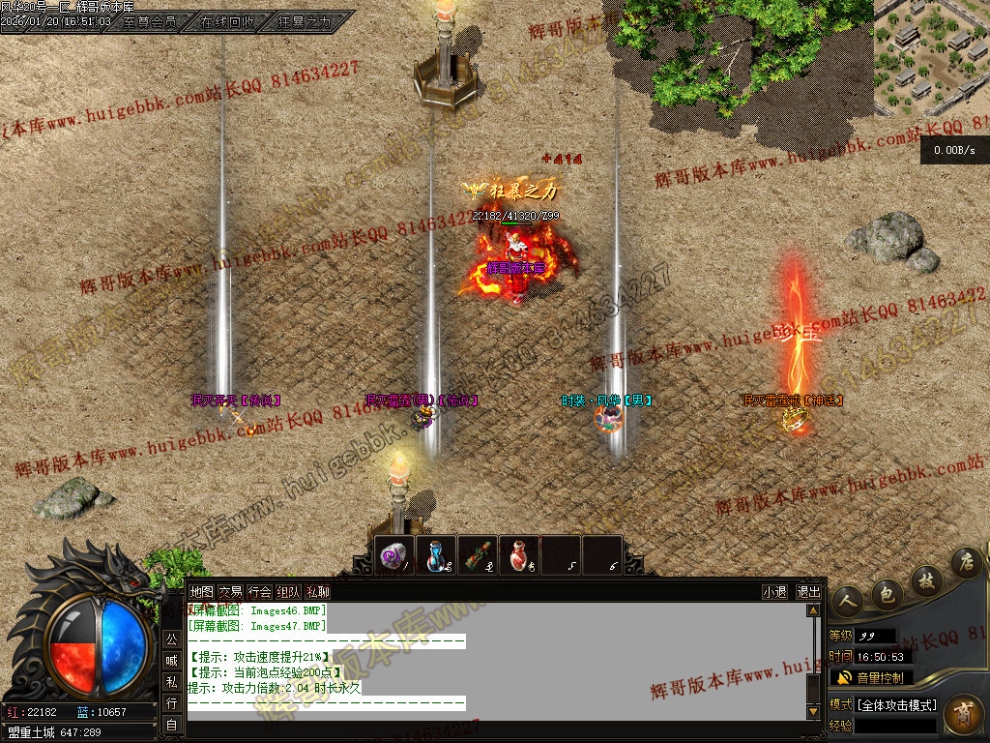The height and width of the screenshot is (743, 990).
Task: Use the green bottle item in slot 3
Action: click(477, 556)
